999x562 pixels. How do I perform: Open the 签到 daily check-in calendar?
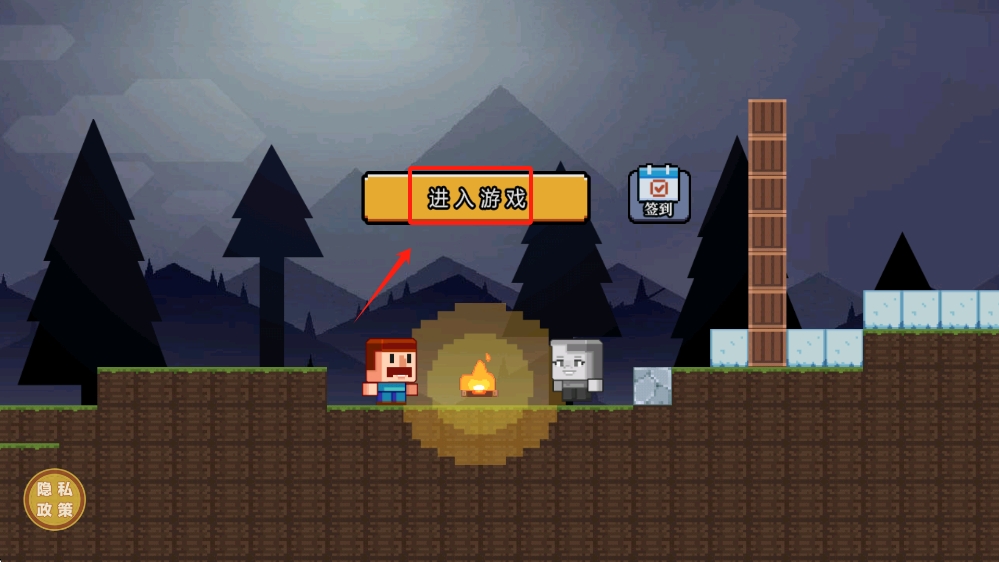[x=659, y=194]
